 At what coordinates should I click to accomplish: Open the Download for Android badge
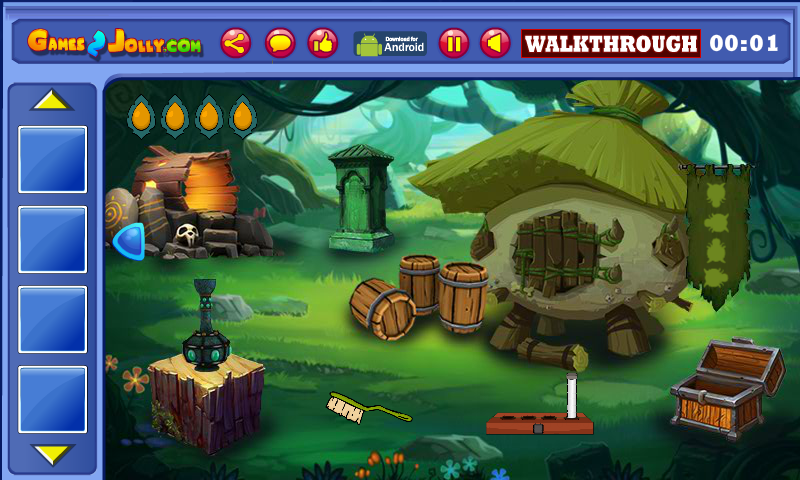[390, 43]
